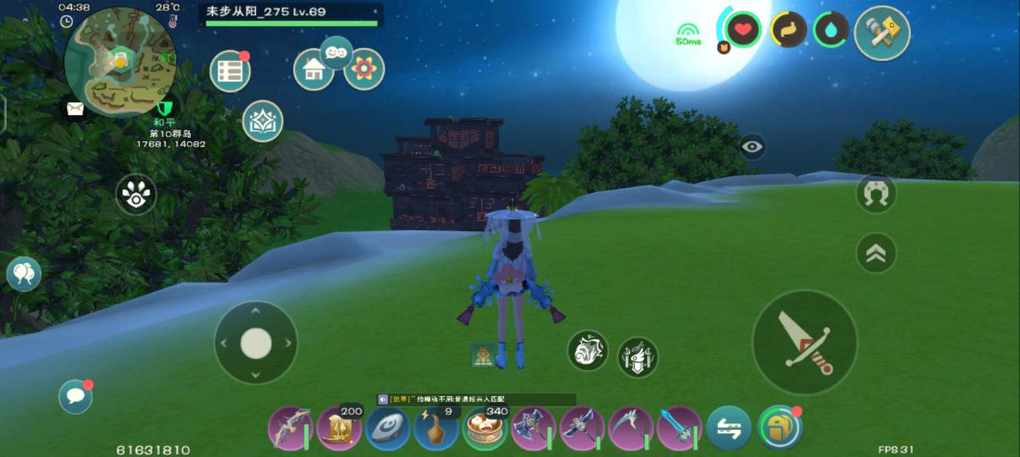Tap the house home button
The image size is (1020, 457).
click(x=313, y=70)
